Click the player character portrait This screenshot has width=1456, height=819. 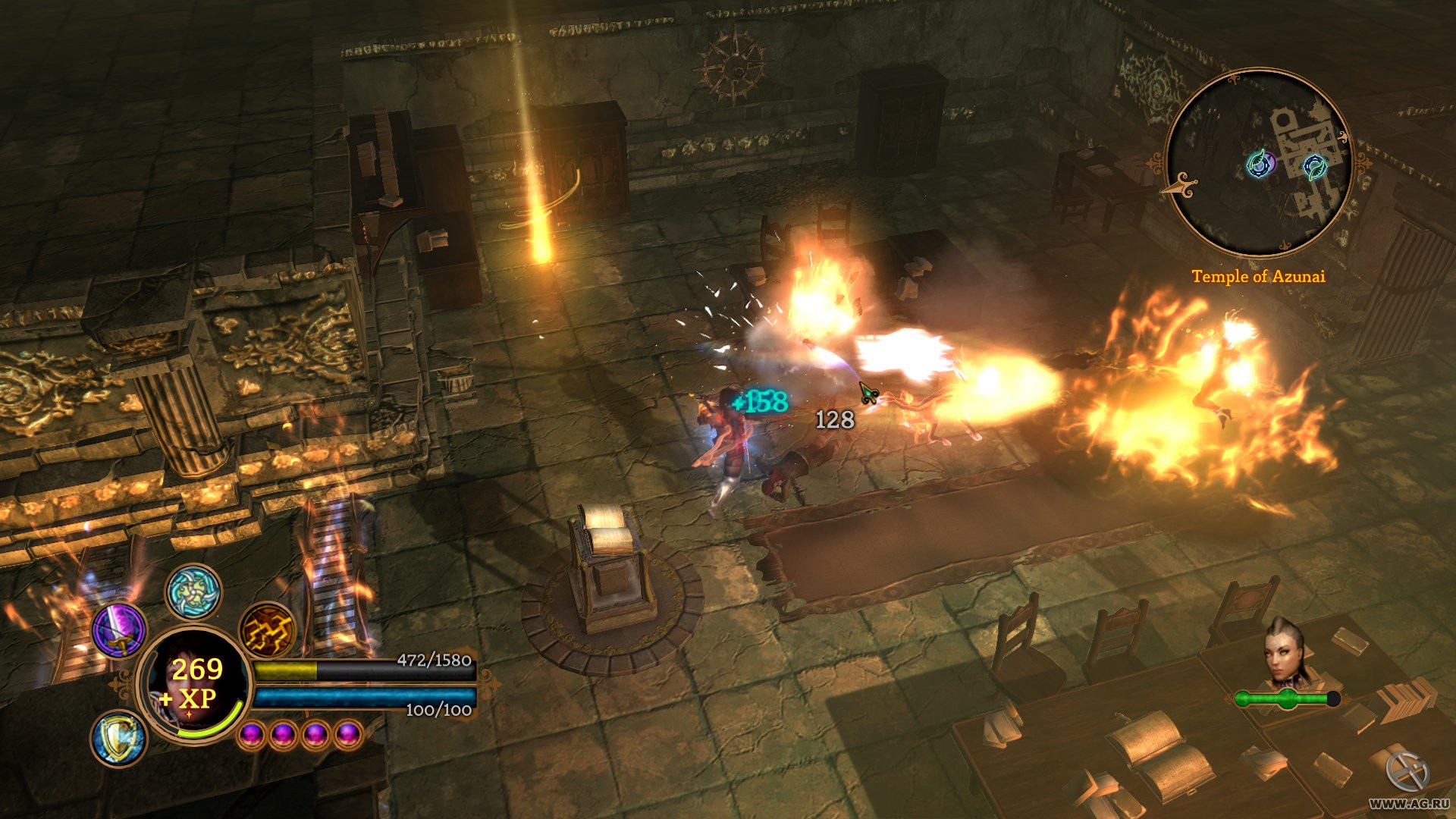point(193,686)
